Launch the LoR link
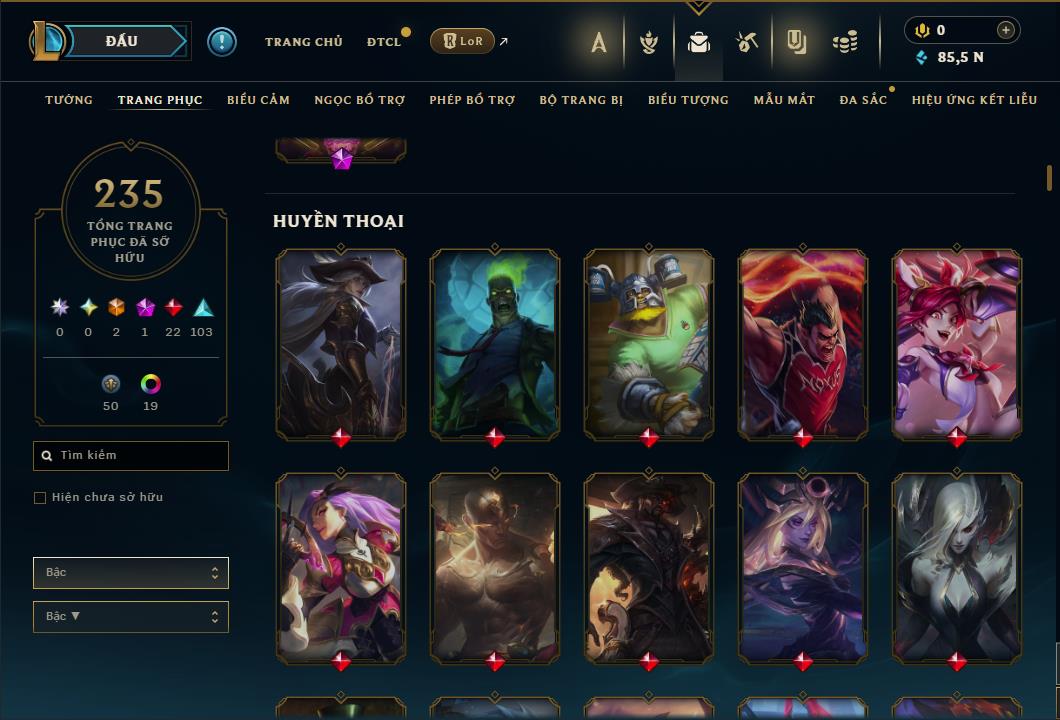1060x720 pixels. tap(462, 41)
